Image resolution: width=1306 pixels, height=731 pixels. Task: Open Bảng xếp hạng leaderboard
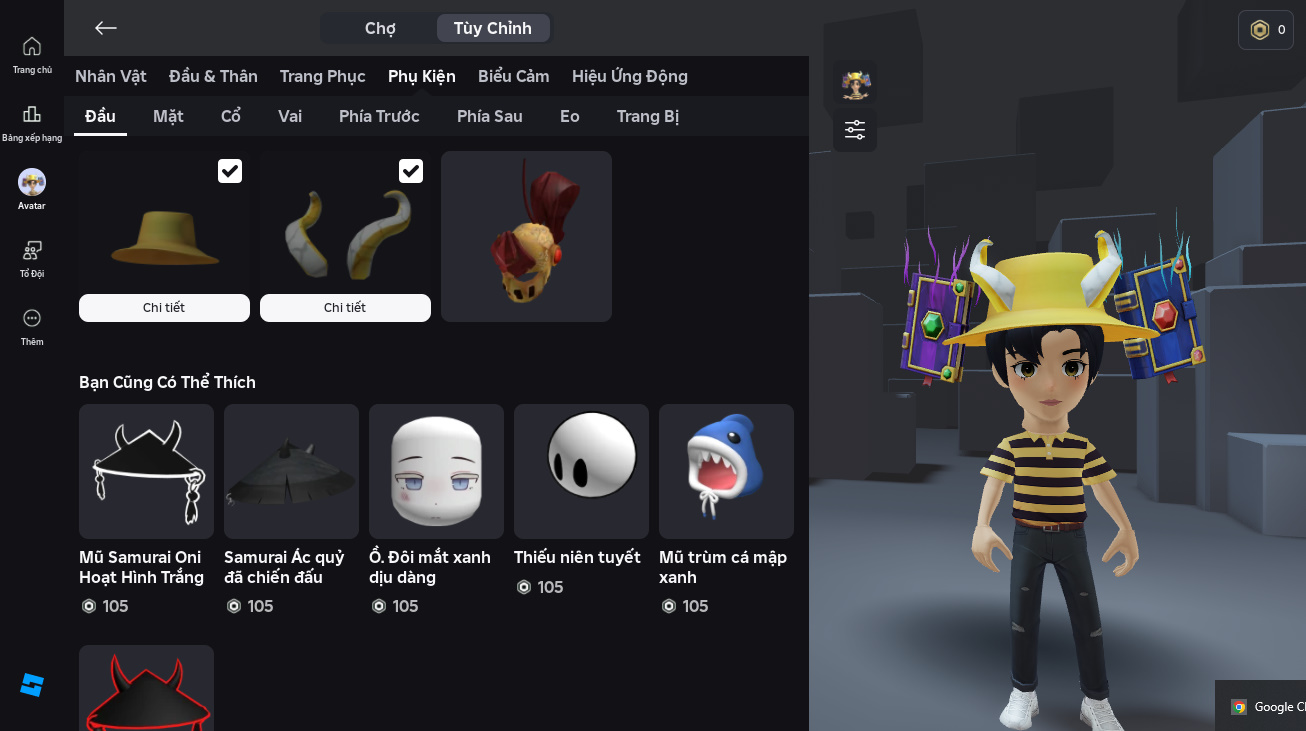point(32,123)
